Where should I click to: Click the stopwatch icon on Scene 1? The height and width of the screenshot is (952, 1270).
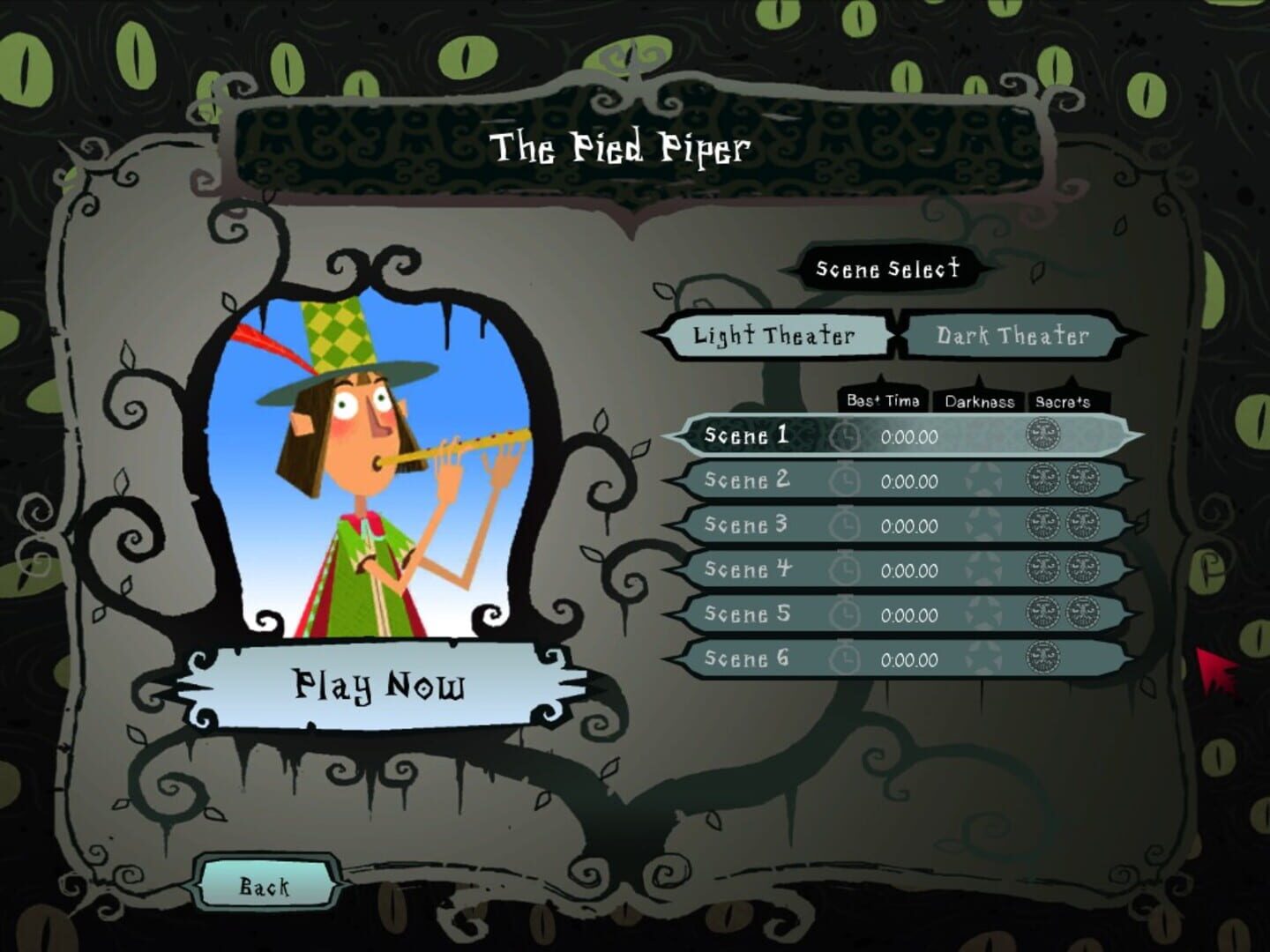point(847,436)
